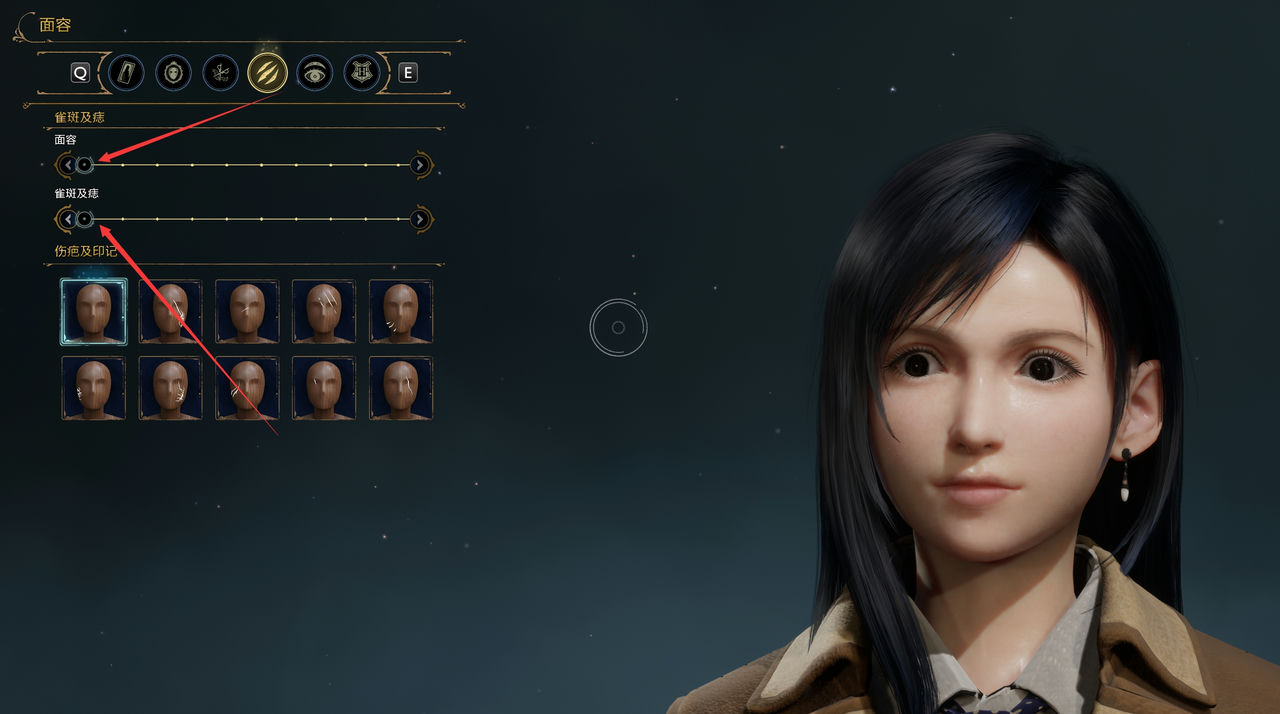The height and width of the screenshot is (714, 1280).
Task: Open the Hogwarts crest tab
Action: (x=362, y=72)
